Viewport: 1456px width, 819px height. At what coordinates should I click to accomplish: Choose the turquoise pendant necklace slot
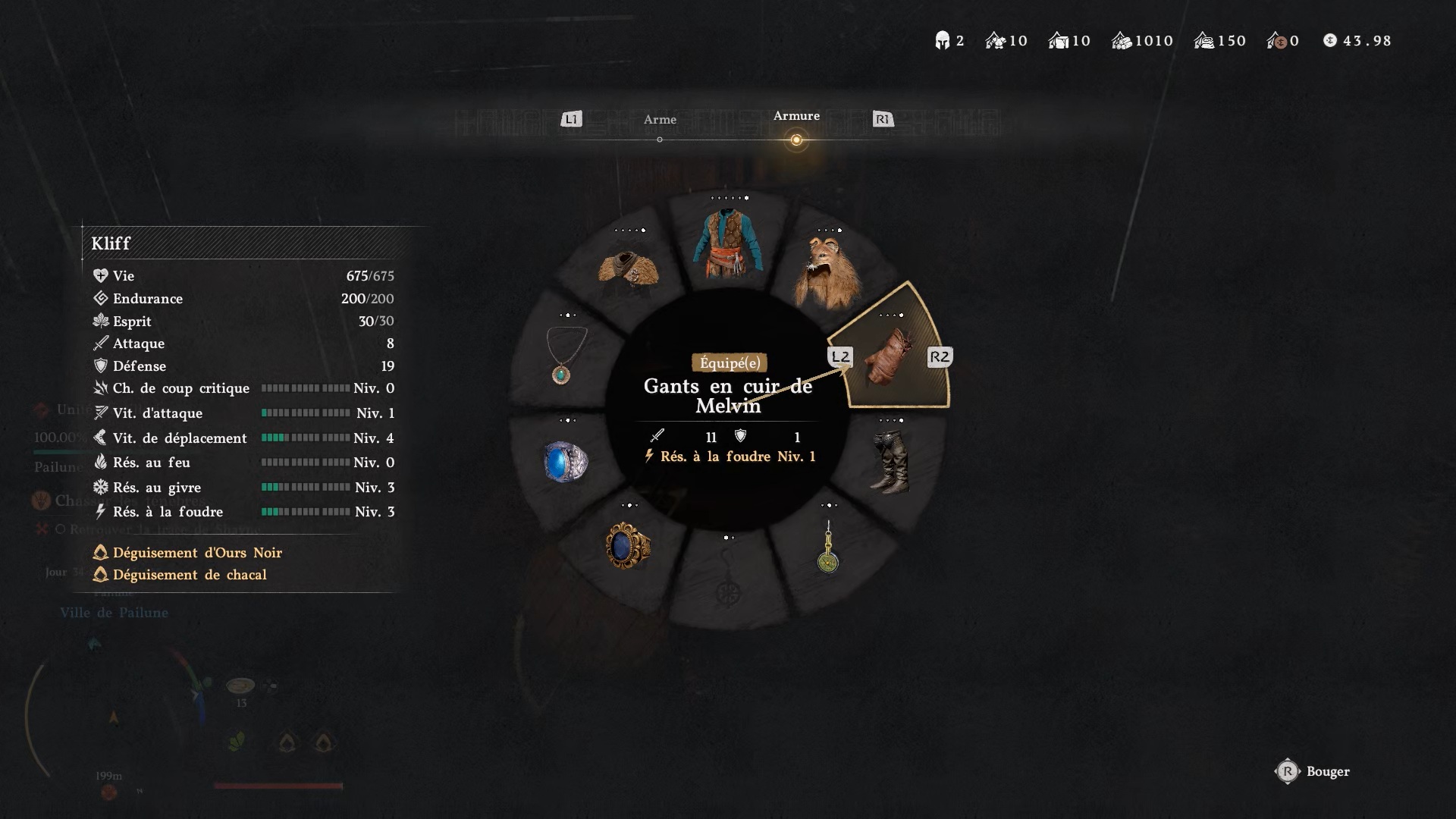point(566,355)
